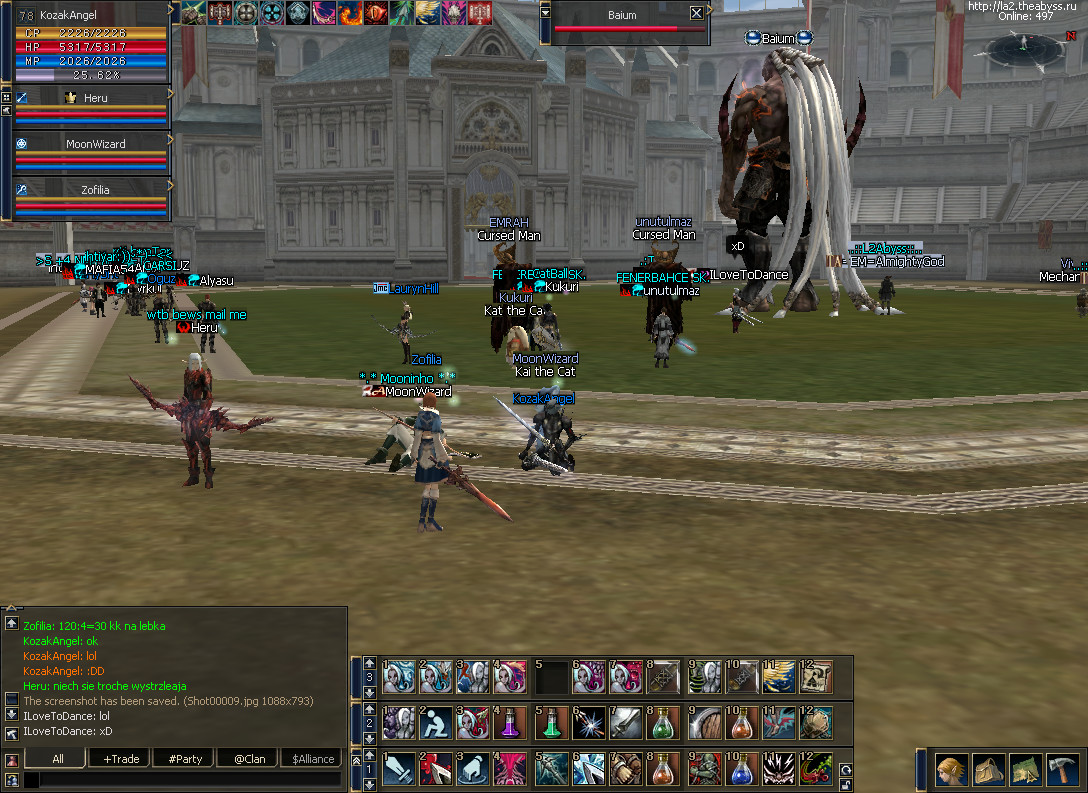Activate the sit down action icon
Image resolution: width=1088 pixels, height=793 pixels.
click(x=435, y=723)
